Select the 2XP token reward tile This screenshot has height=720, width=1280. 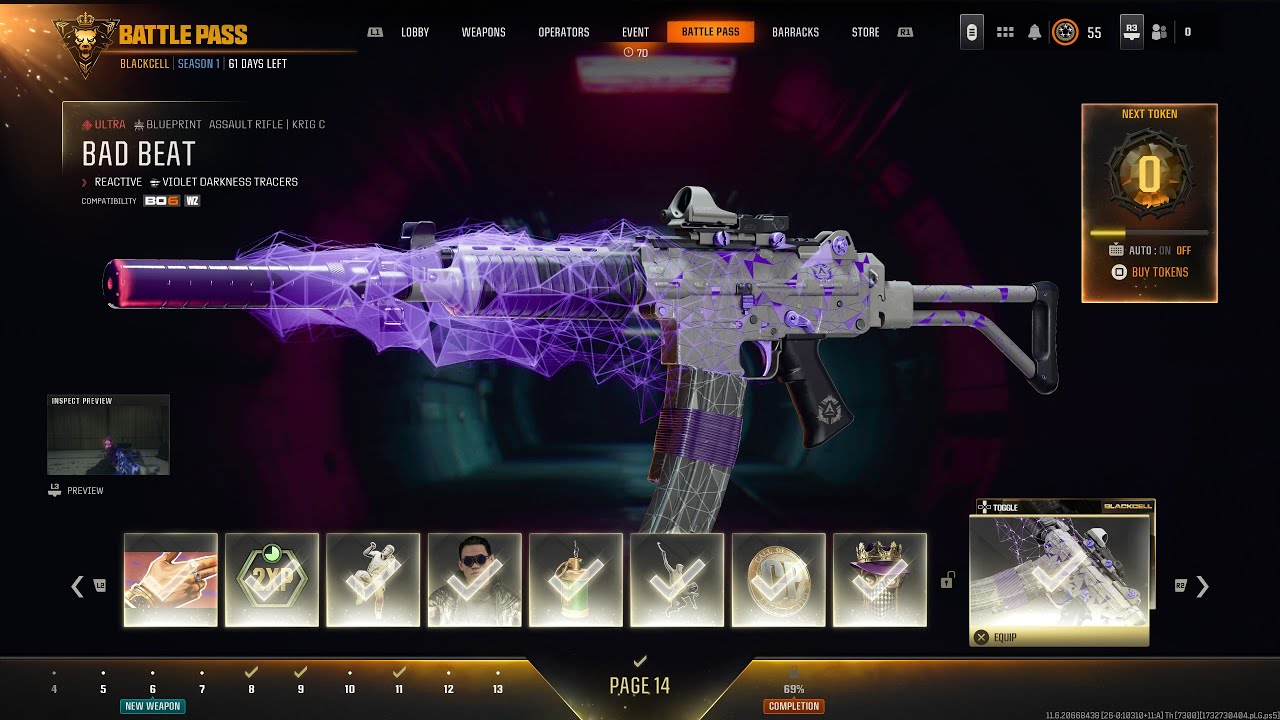click(x=272, y=580)
